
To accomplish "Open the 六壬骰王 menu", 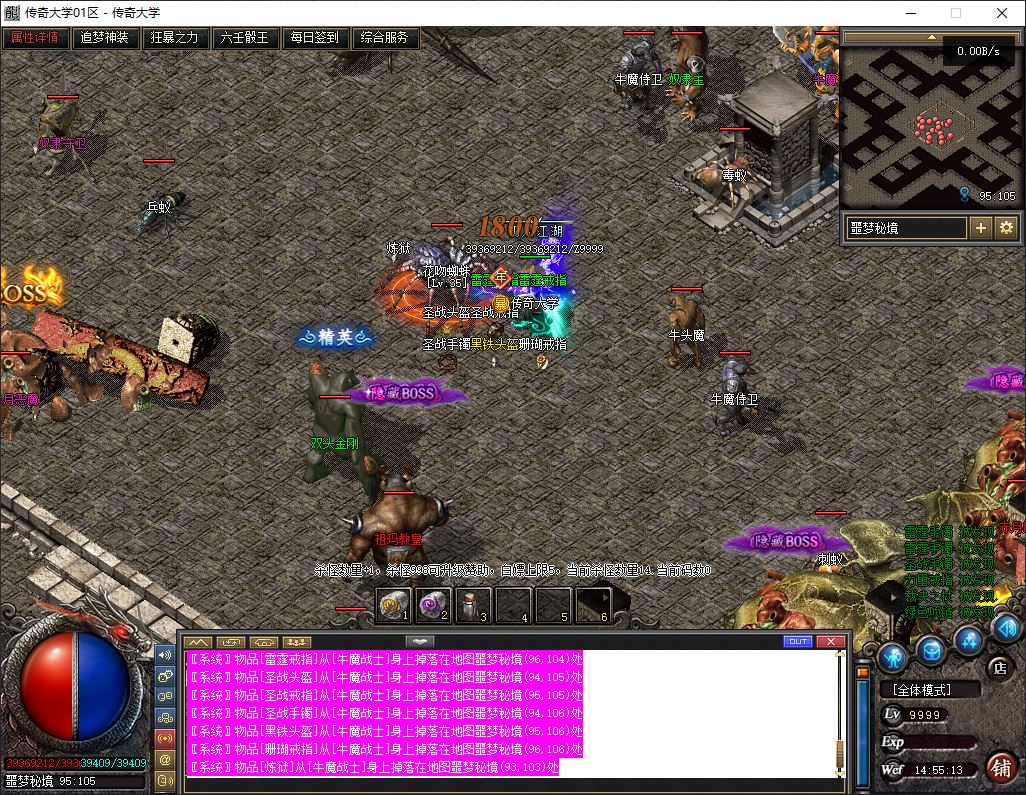I will tap(245, 38).
